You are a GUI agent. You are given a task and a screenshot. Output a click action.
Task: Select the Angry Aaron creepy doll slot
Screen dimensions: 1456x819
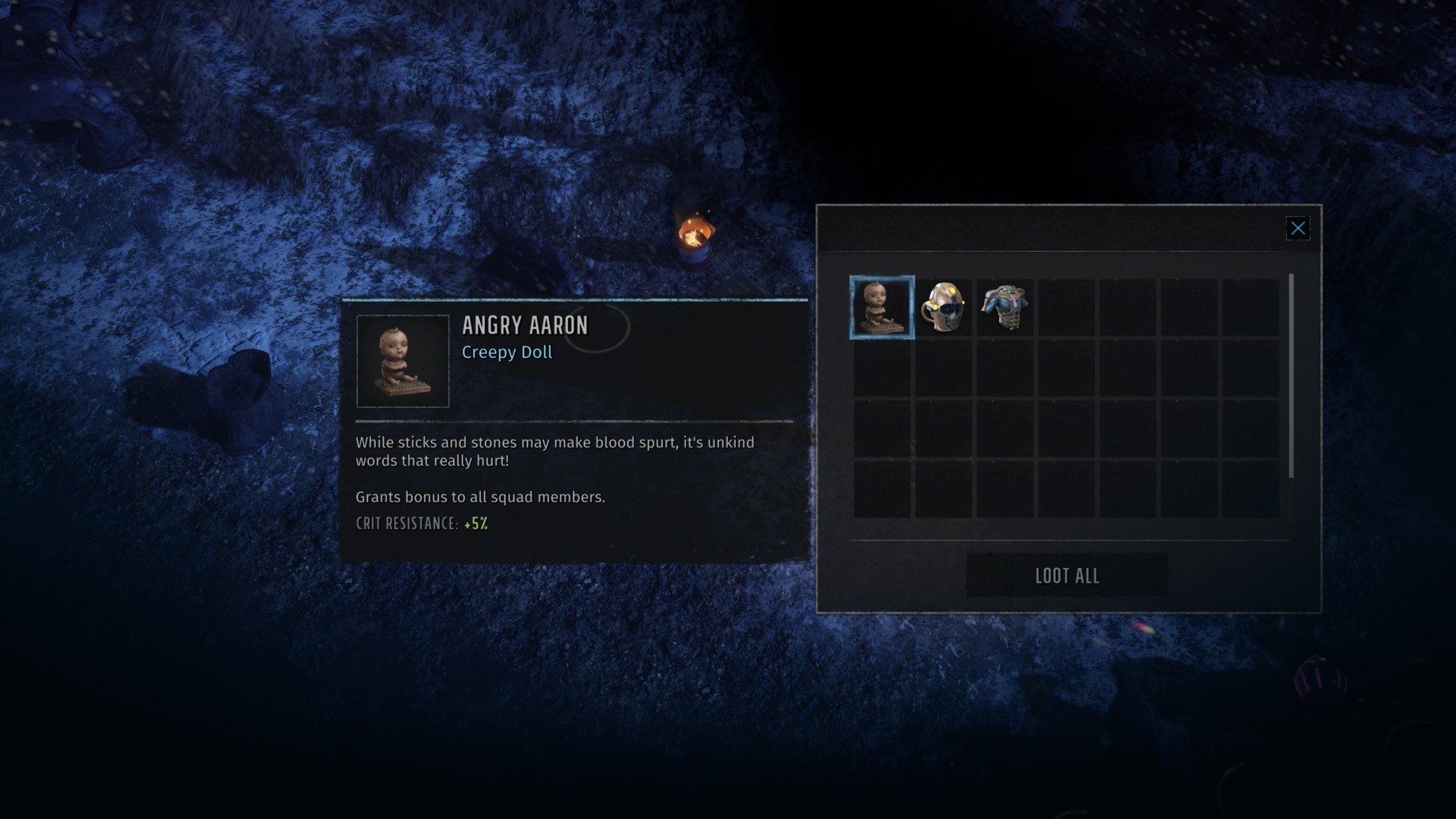click(882, 307)
